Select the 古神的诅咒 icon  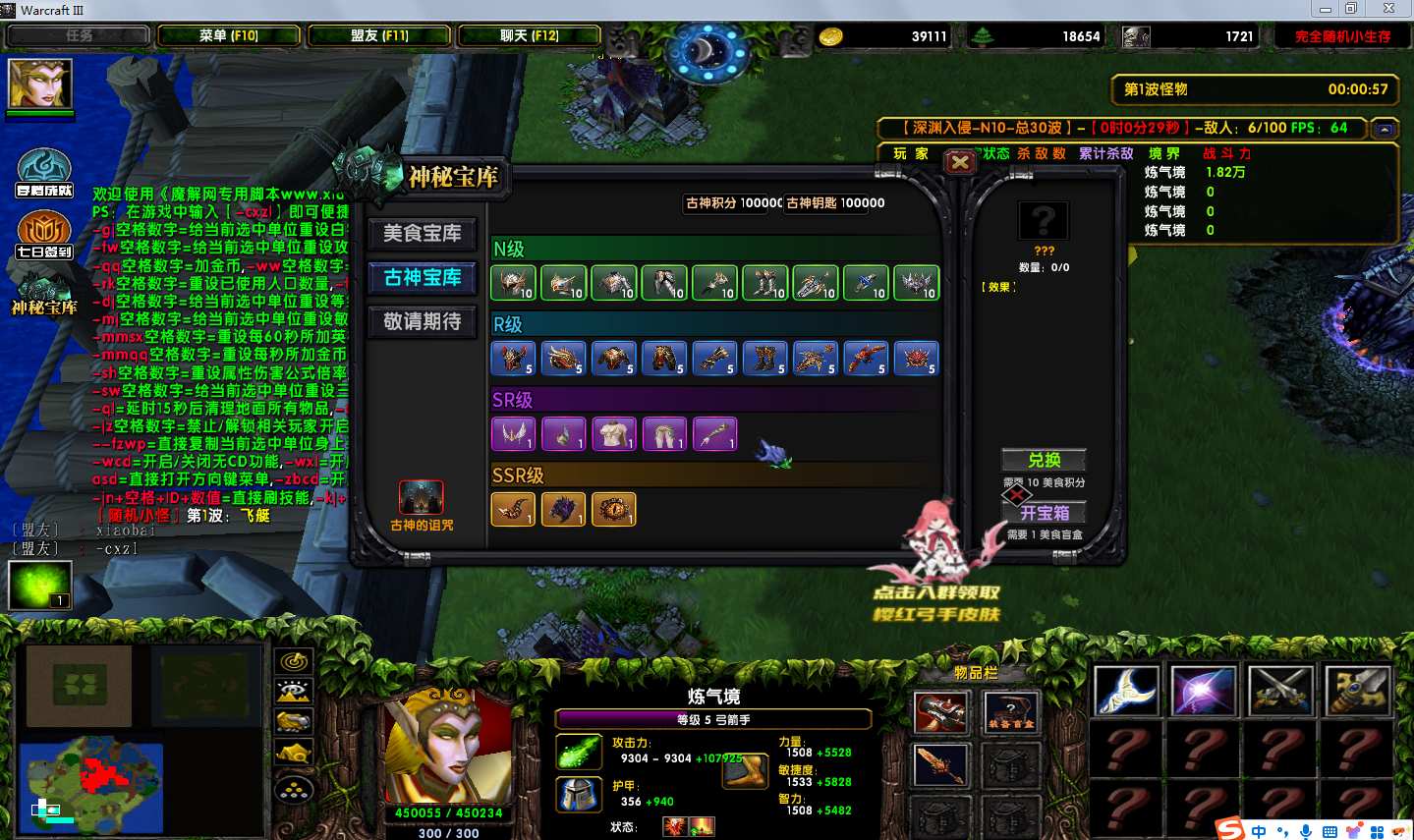pos(422,498)
